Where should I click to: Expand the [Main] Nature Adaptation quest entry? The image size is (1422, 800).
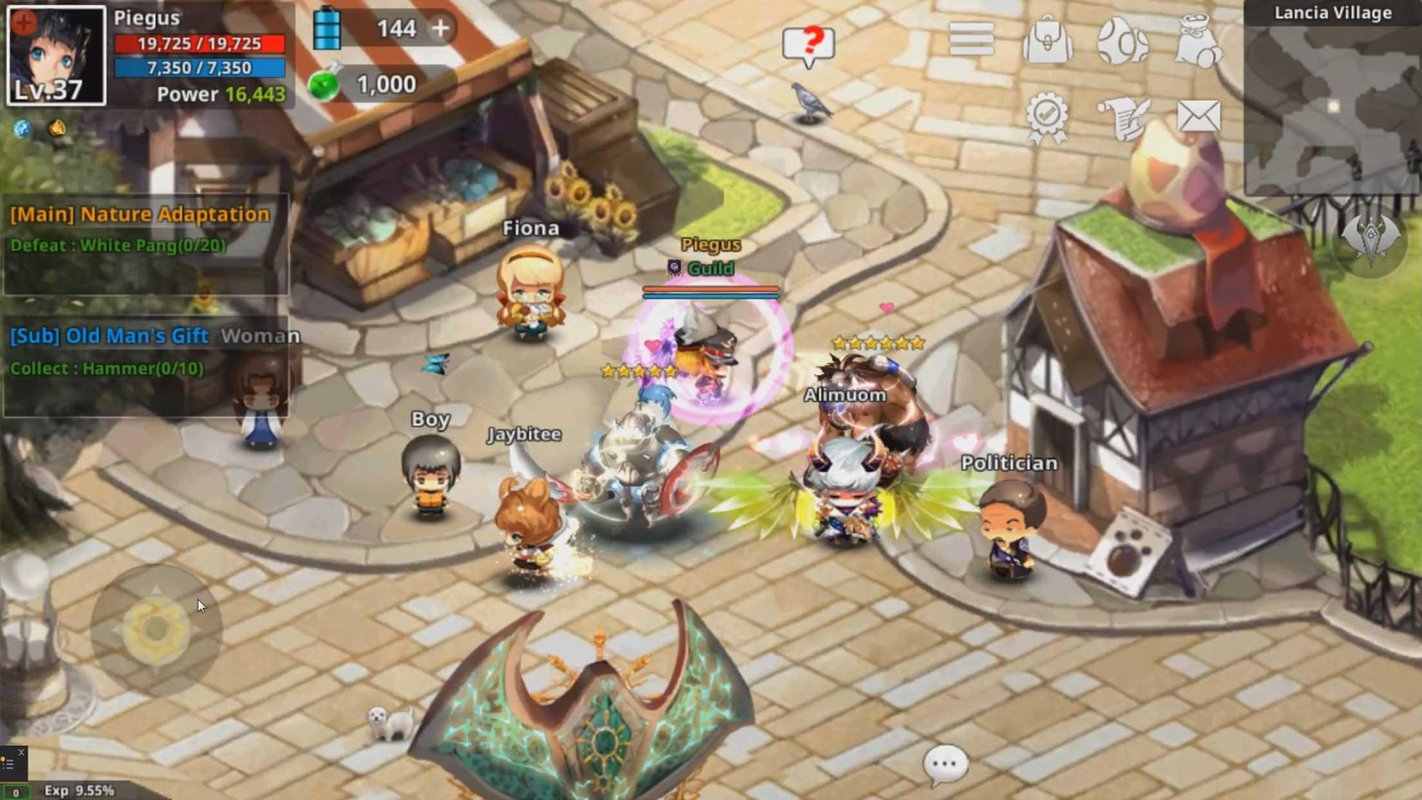[x=140, y=215]
